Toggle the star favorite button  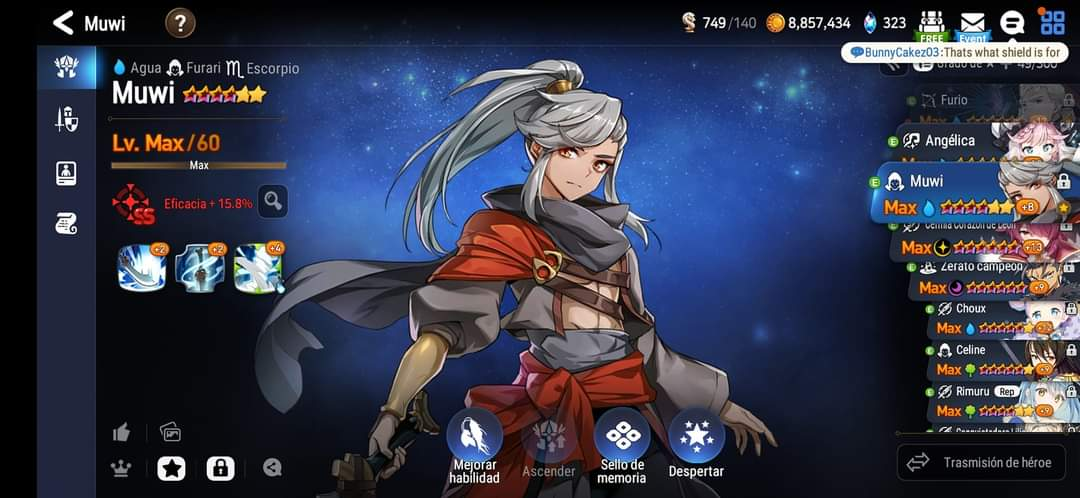(171, 468)
